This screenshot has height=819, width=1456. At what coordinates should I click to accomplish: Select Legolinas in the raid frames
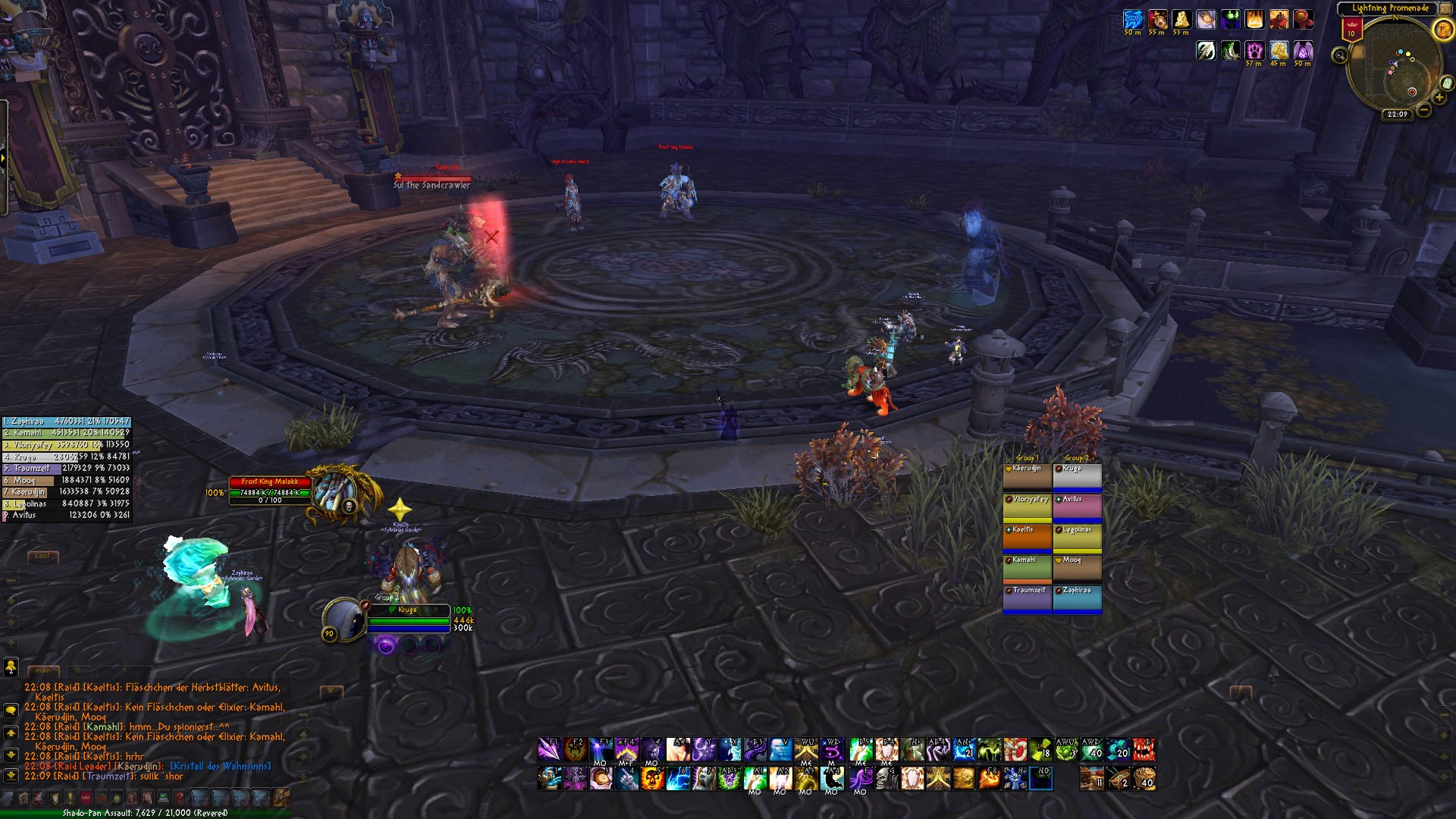(1077, 536)
